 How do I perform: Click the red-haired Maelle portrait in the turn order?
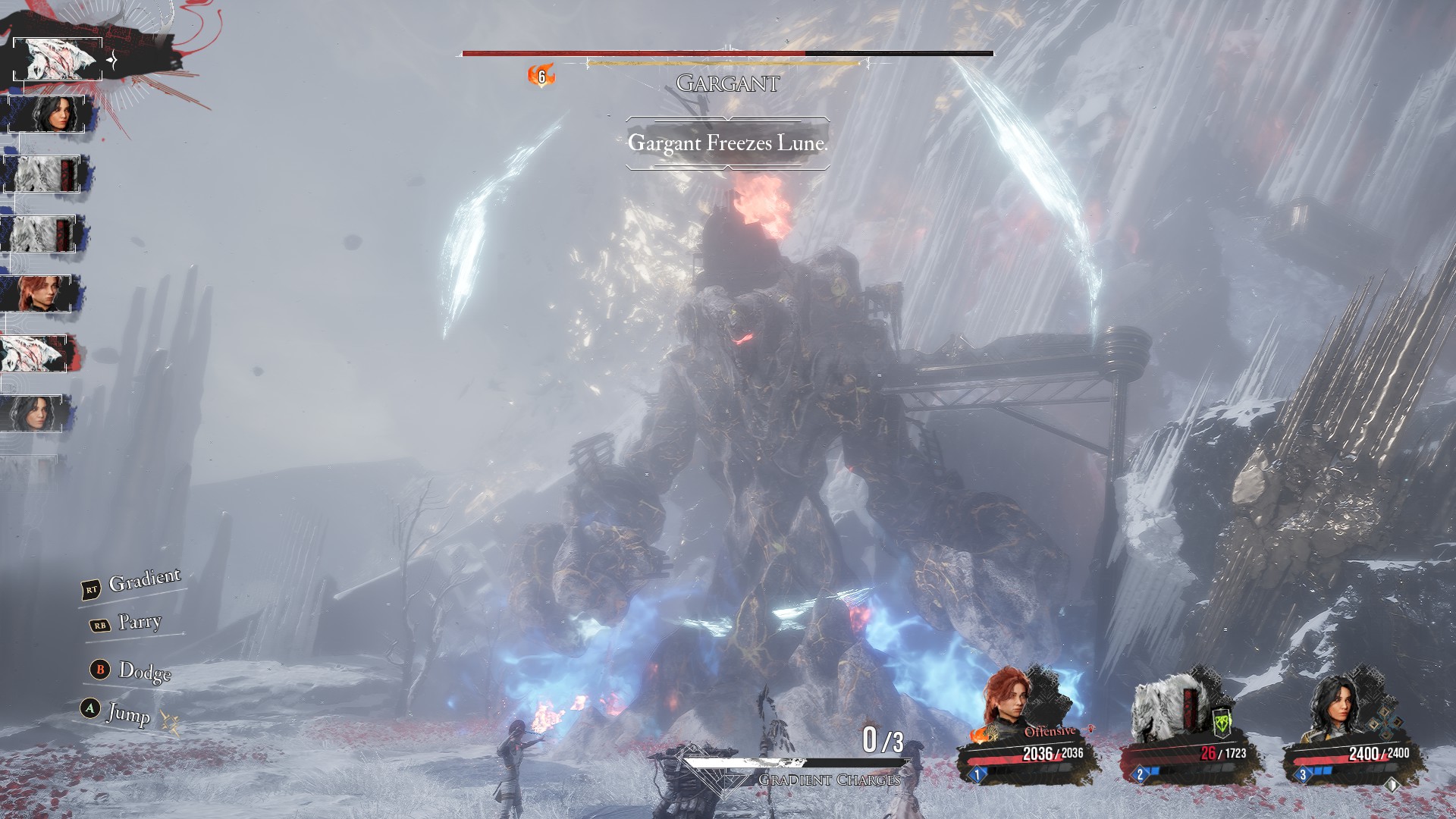click(39, 293)
